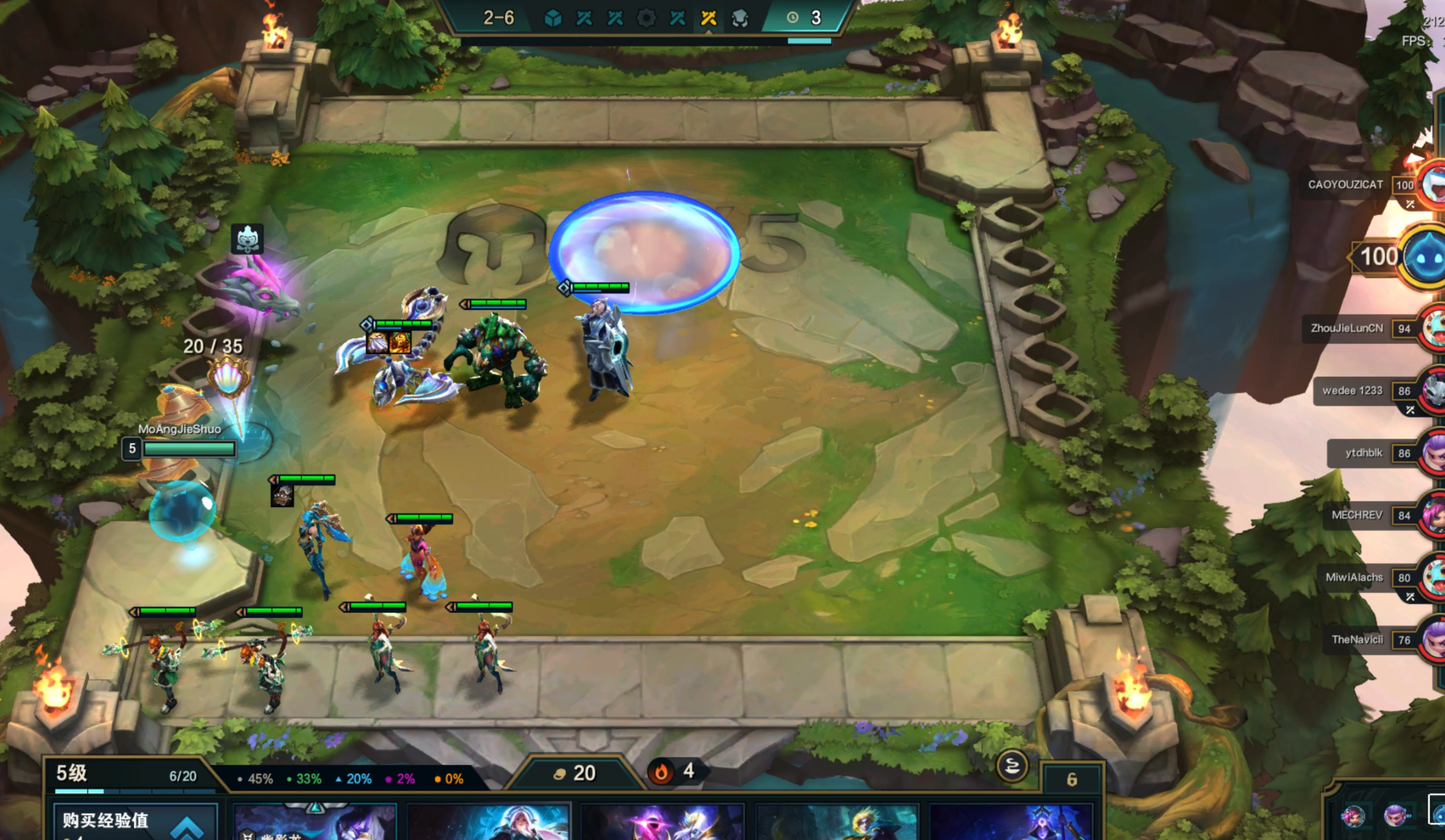Spectate wedee 1233's board
This screenshot has height=840, width=1445.
1352,391
